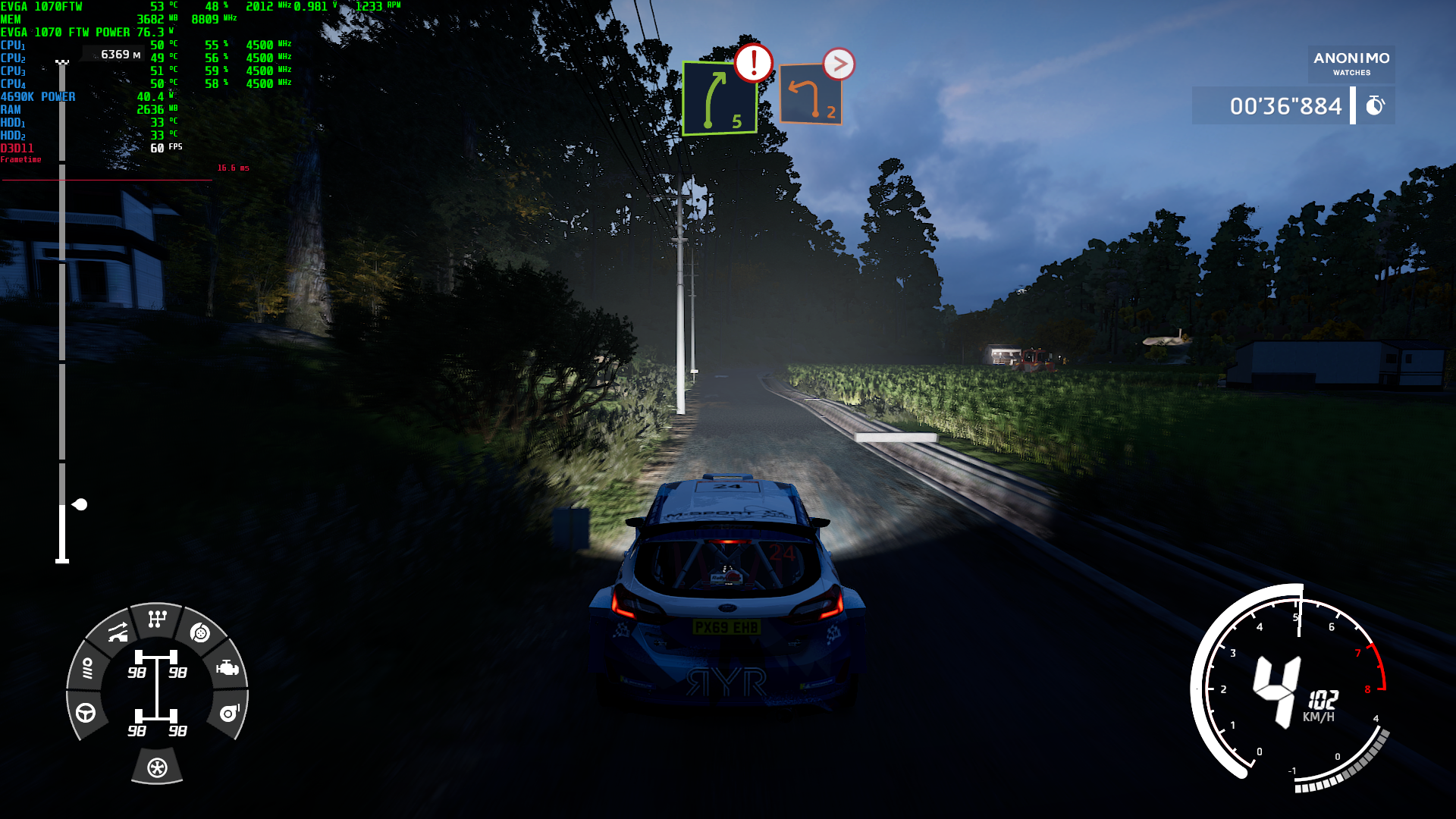Click the stage progress position marker
The width and height of the screenshot is (1456, 819).
pyautogui.click(x=79, y=504)
